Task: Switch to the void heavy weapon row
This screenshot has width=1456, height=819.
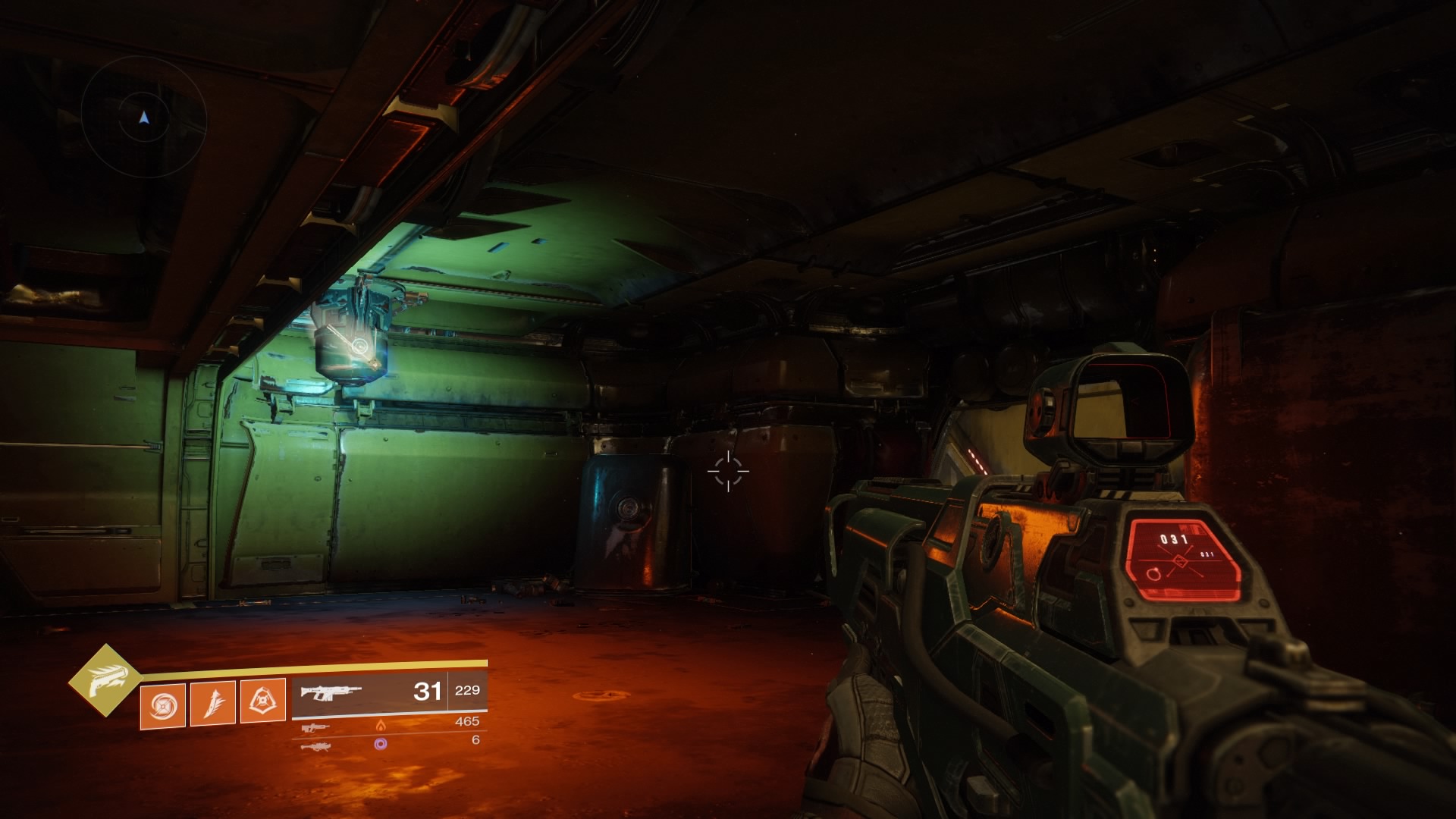Action: click(387, 743)
